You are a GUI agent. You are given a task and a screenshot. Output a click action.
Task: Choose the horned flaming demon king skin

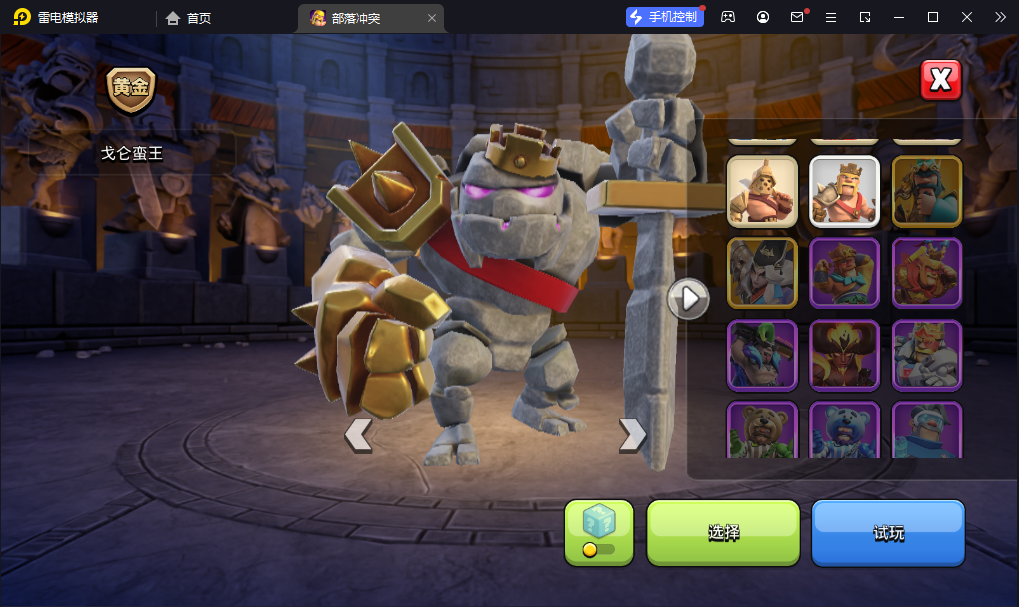844,354
